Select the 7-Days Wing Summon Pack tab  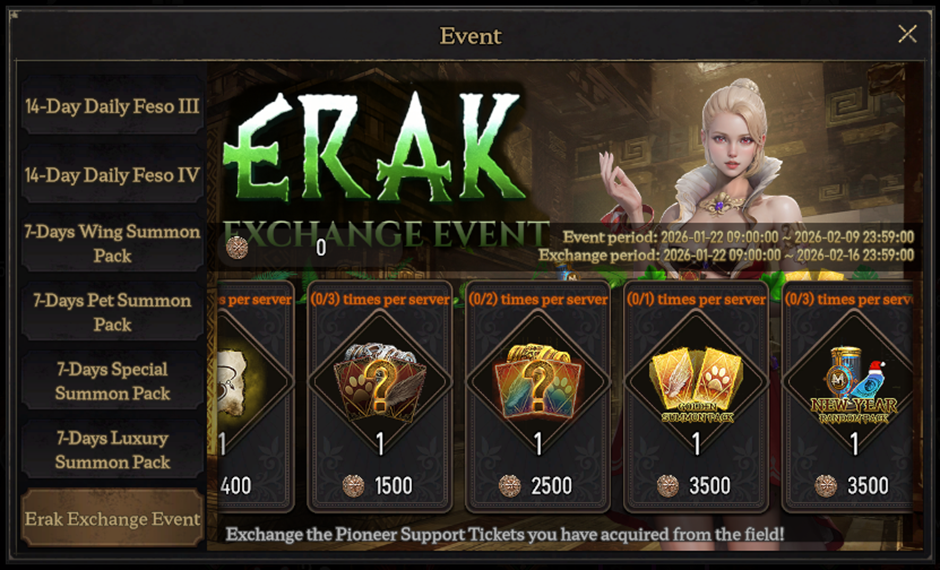112,243
